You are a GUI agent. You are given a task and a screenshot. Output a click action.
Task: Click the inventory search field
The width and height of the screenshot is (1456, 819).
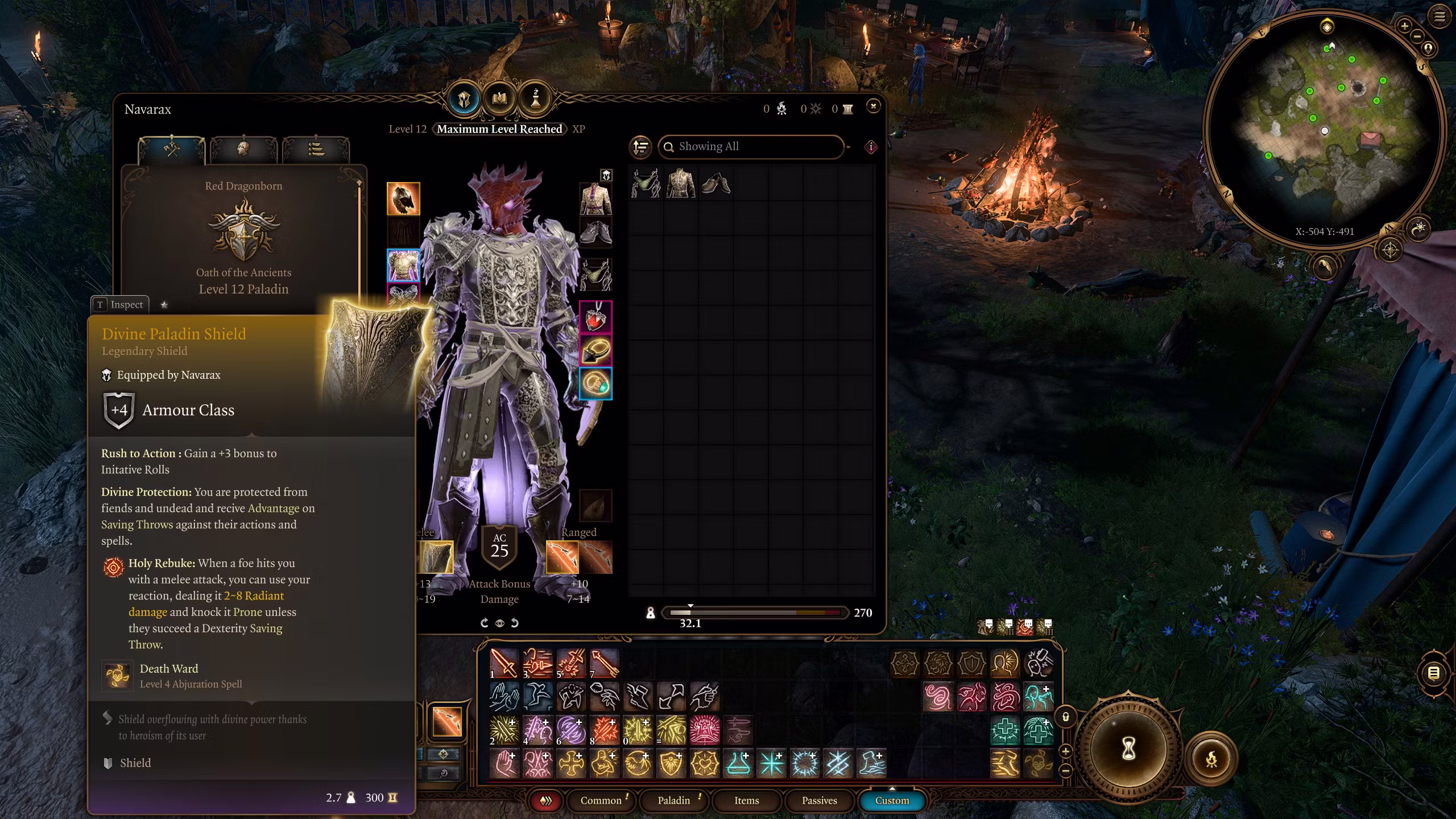(751, 147)
